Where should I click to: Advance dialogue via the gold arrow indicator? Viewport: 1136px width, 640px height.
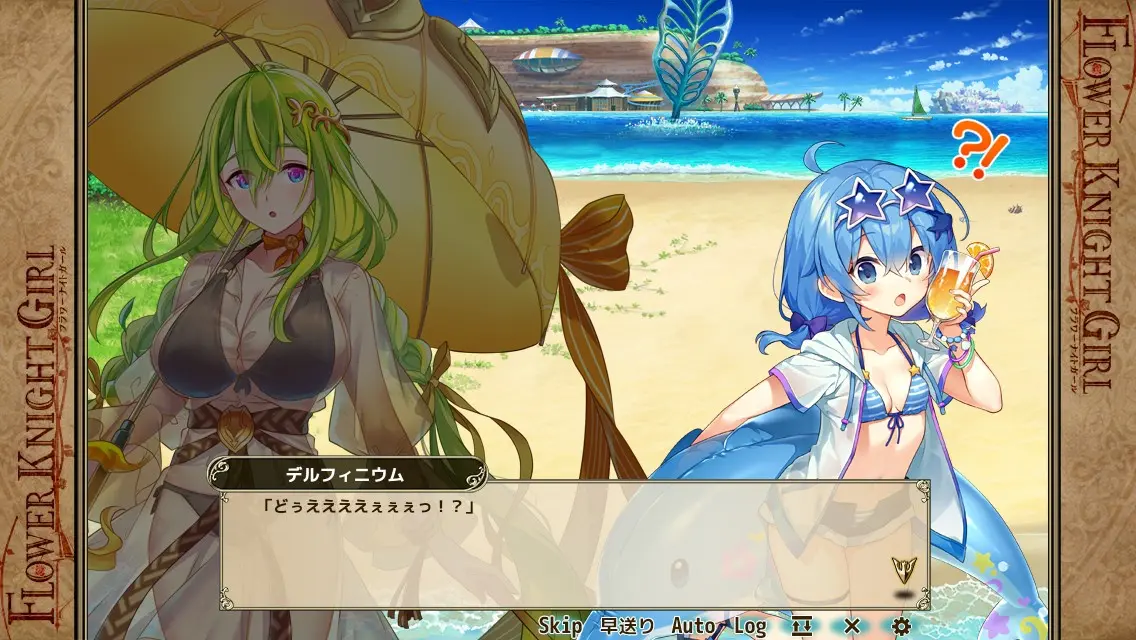(x=904, y=570)
